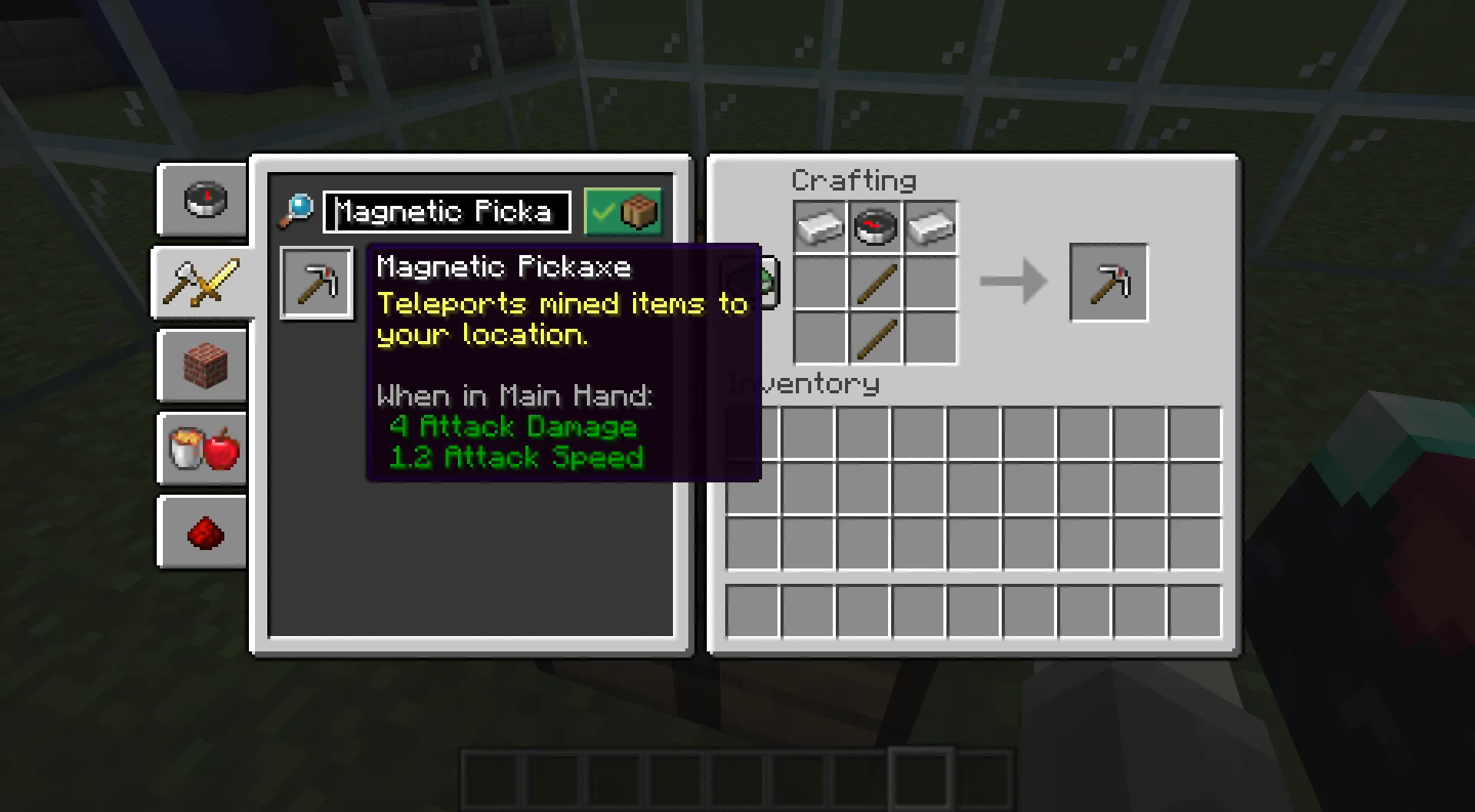Click the search magnifier icon
This screenshot has width=1475, height=812.
pyautogui.click(x=298, y=210)
